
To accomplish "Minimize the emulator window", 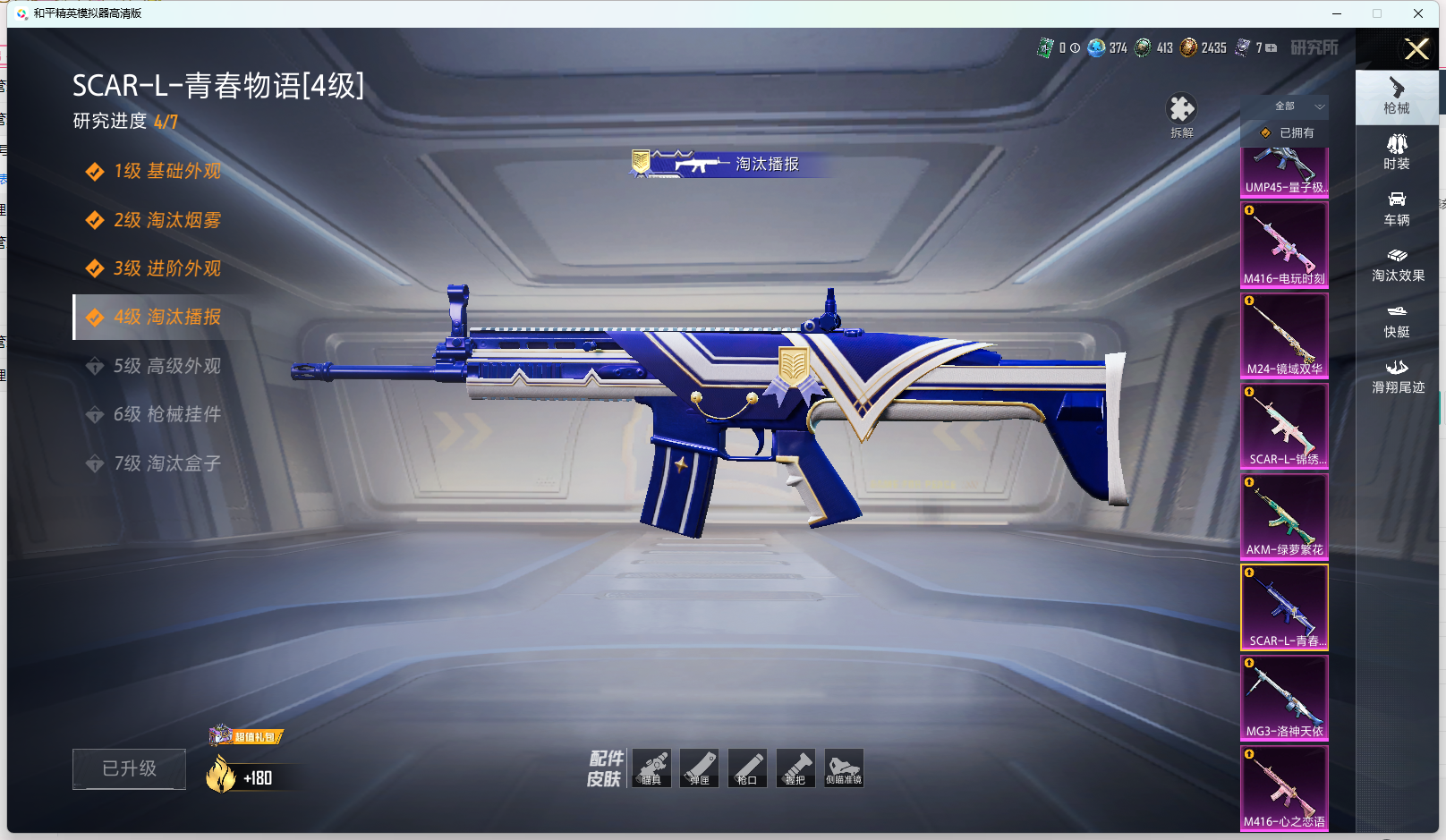I will click(x=1337, y=13).
